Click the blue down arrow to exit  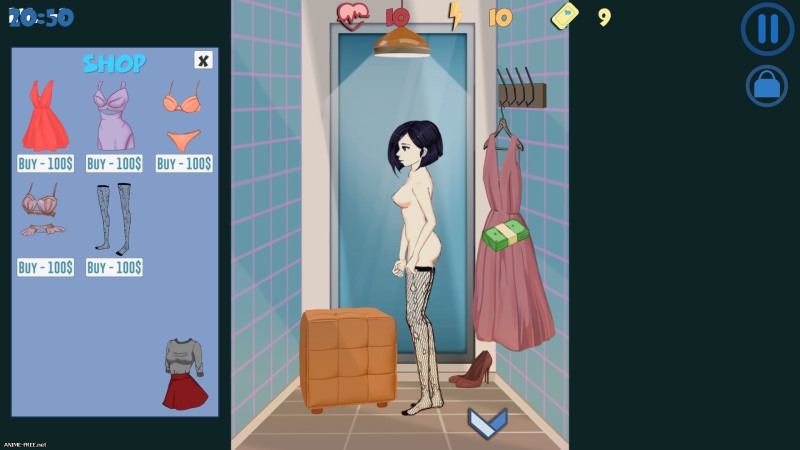487,422
